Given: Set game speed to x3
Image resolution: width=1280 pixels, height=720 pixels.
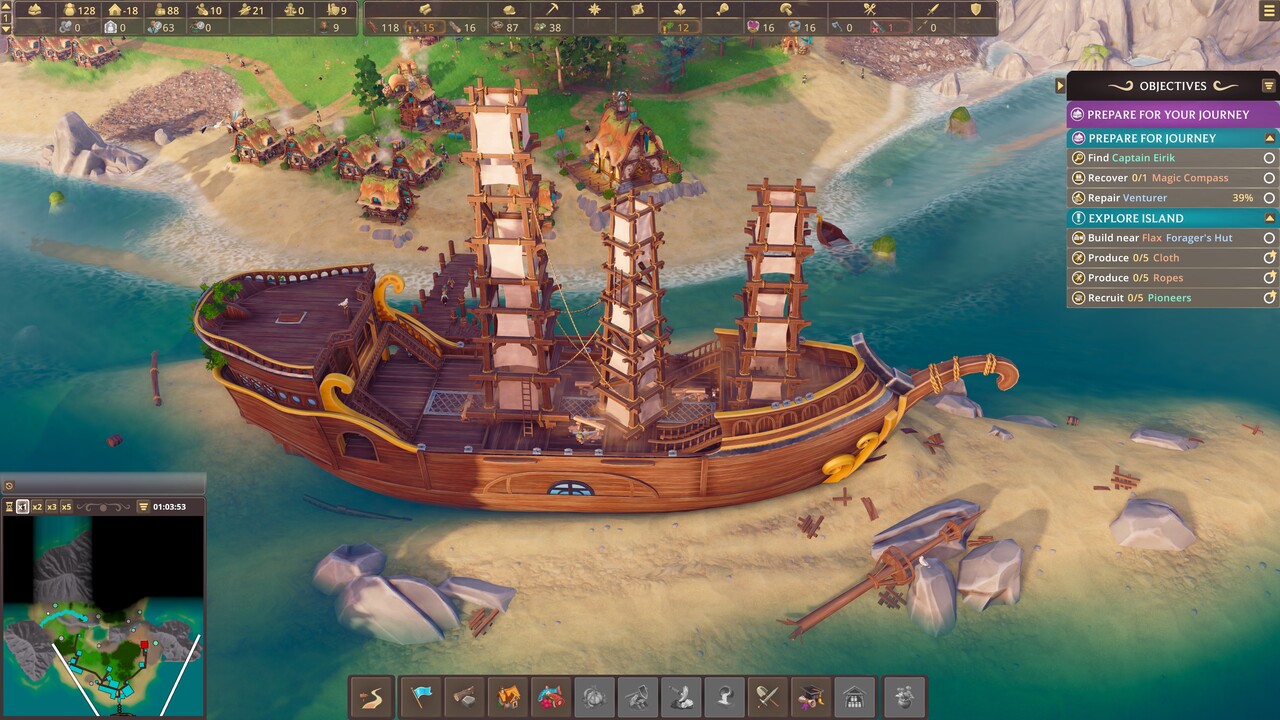Looking at the screenshot, I should point(52,507).
